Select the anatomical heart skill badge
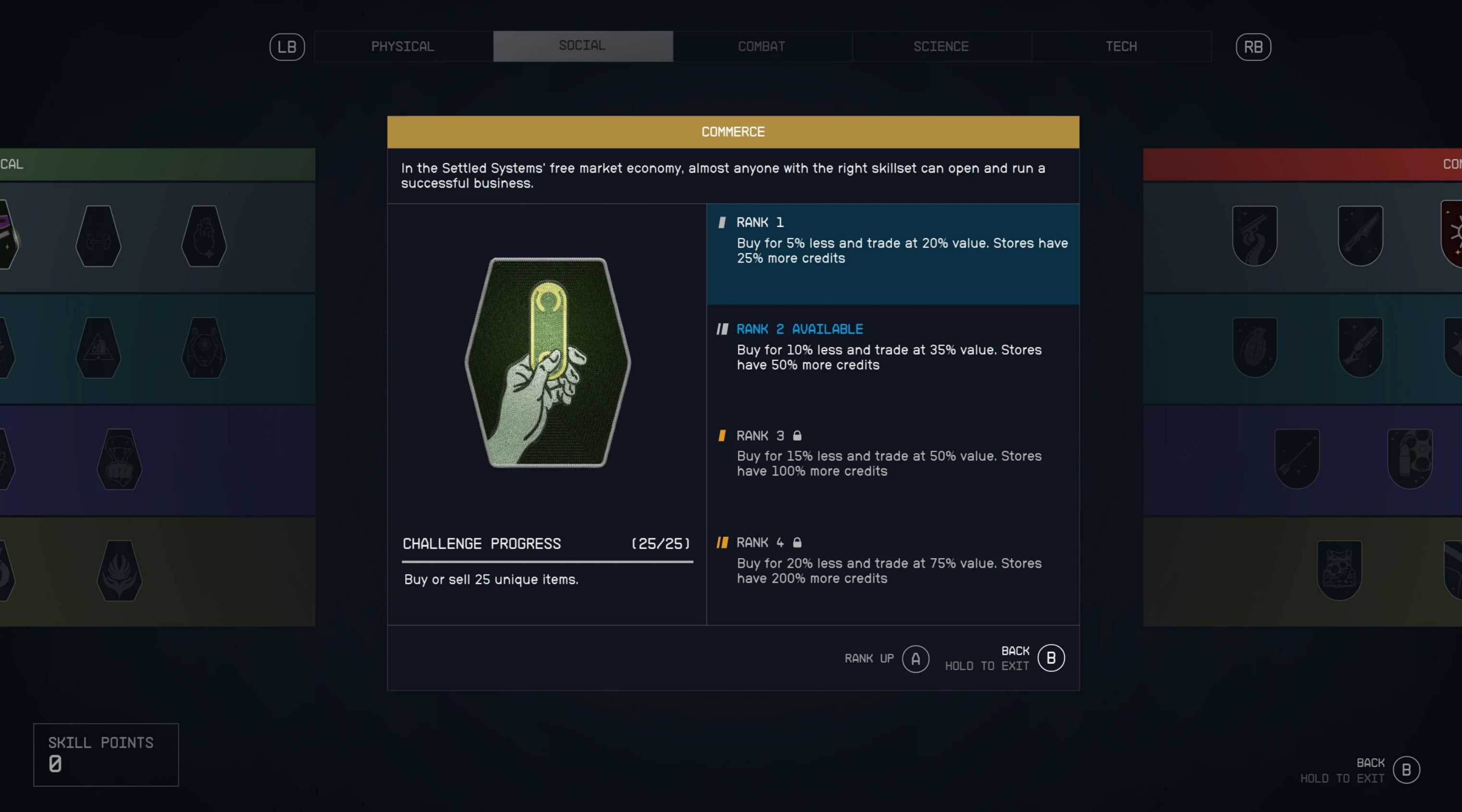 (x=205, y=236)
